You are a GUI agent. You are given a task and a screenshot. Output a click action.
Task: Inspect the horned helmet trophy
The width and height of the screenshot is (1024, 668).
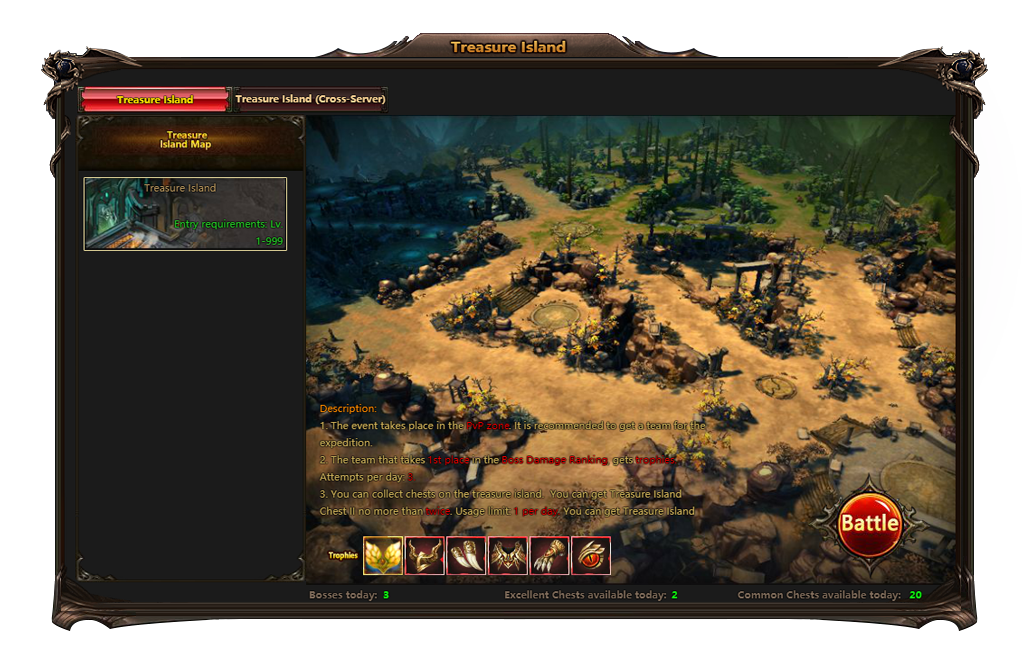pos(425,555)
